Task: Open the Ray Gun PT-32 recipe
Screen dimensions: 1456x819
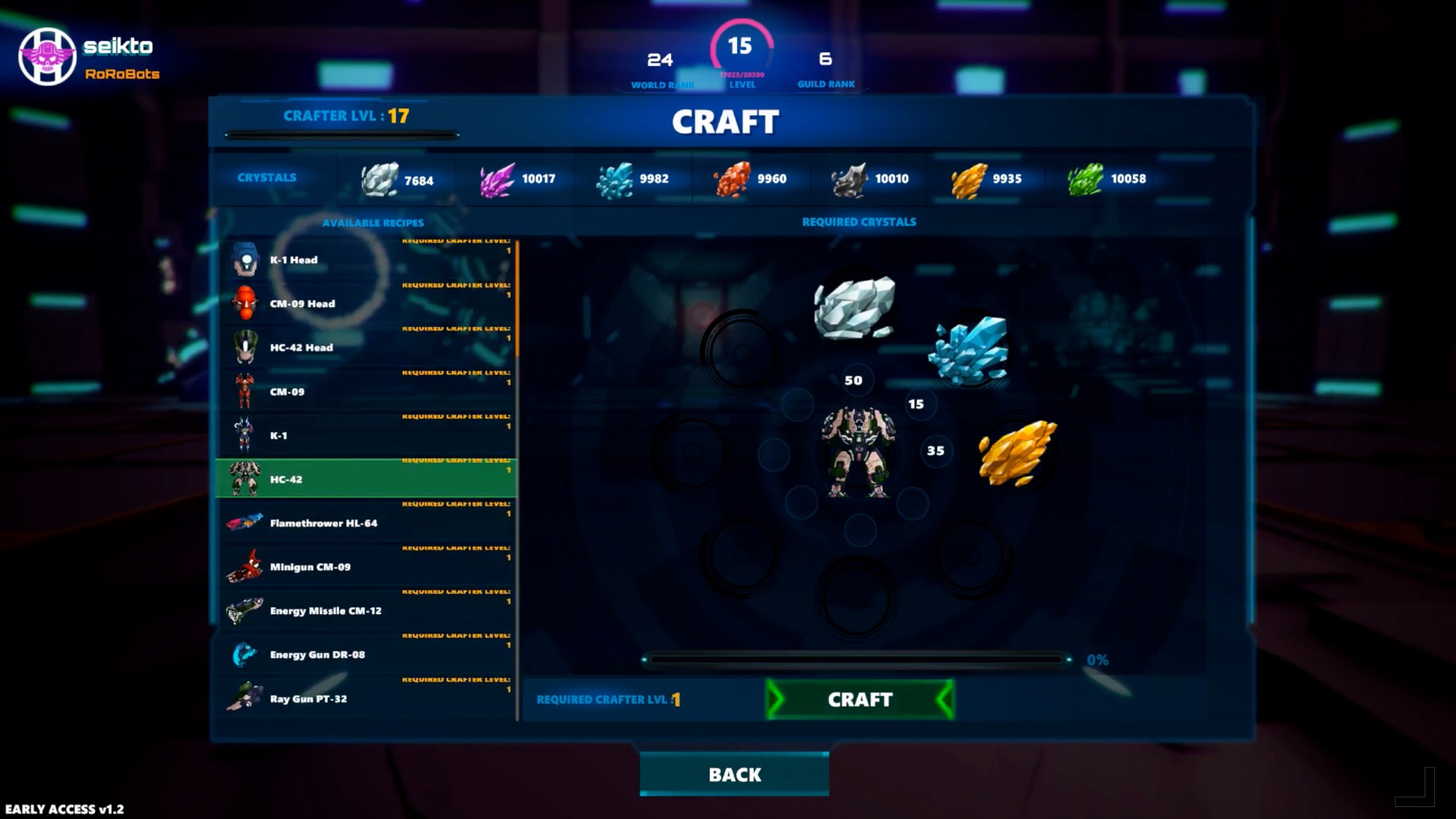Action: click(x=366, y=698)
